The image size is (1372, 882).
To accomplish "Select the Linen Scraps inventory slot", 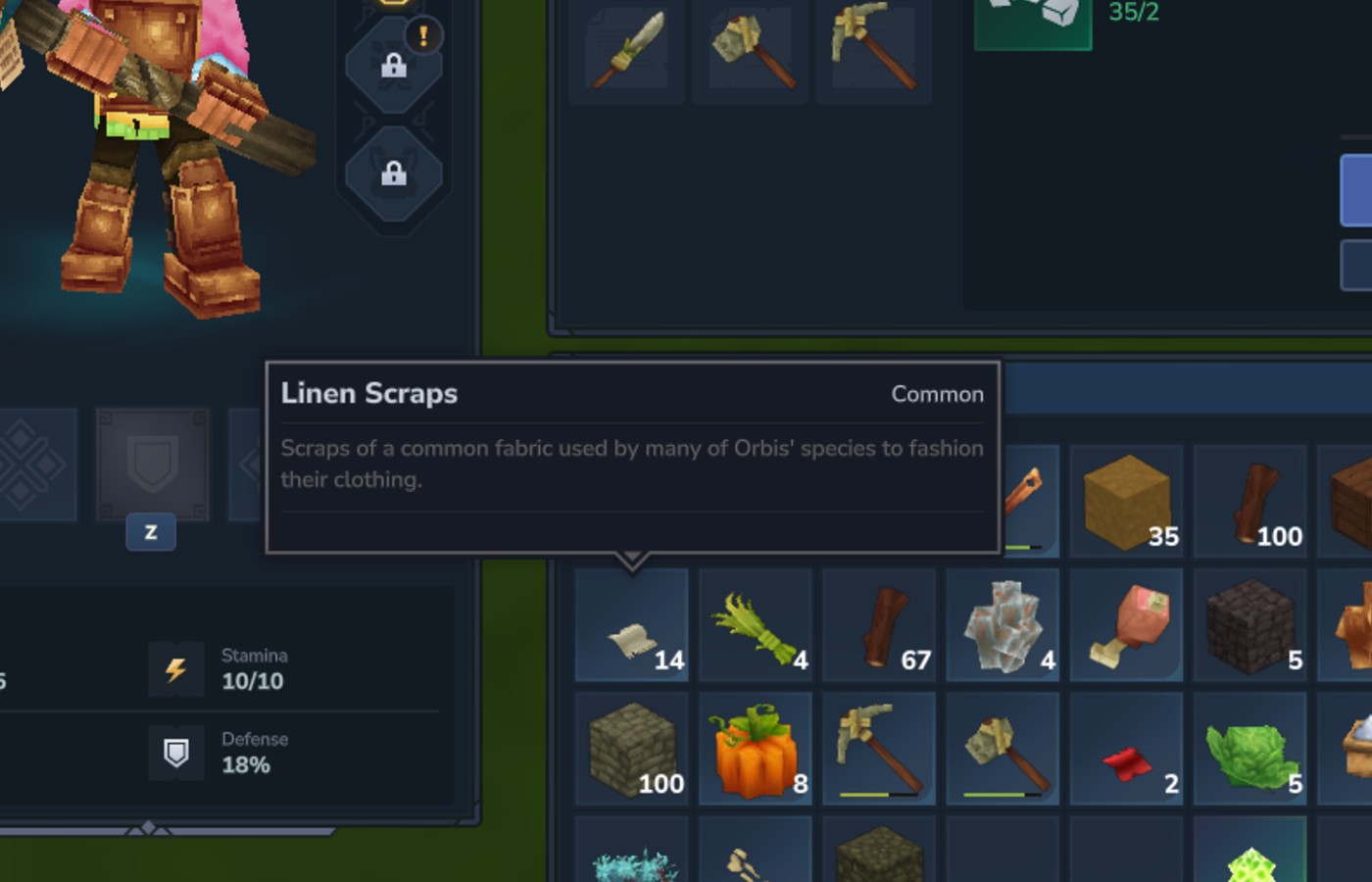I will (x=630, y=625).
